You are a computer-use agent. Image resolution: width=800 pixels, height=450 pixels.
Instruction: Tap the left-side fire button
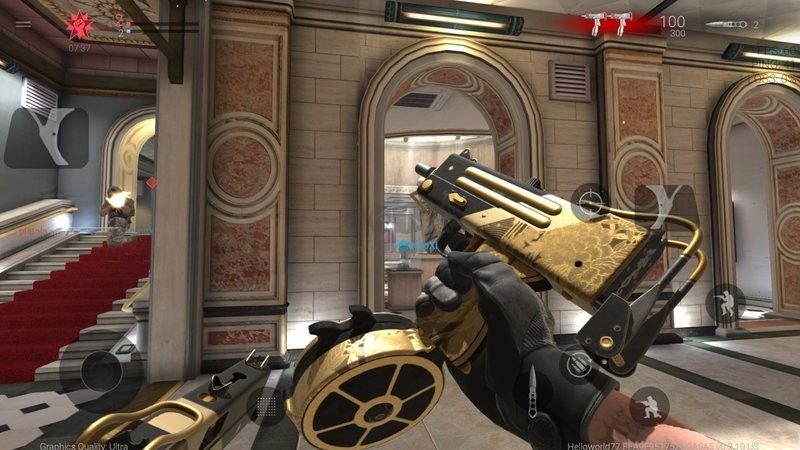coord(46,137)
